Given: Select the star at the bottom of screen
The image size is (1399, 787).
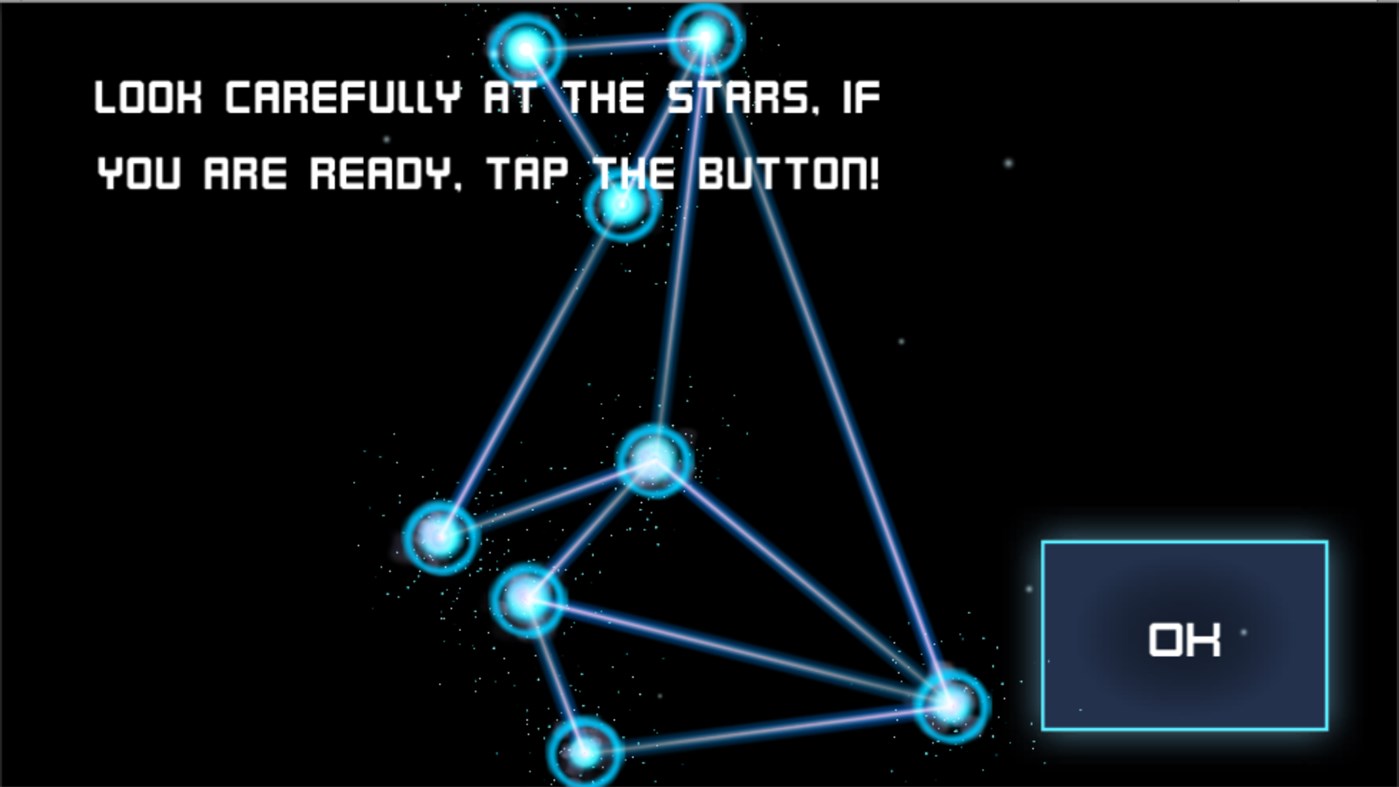Looking at the screenshot, I should tap(585, 753).
